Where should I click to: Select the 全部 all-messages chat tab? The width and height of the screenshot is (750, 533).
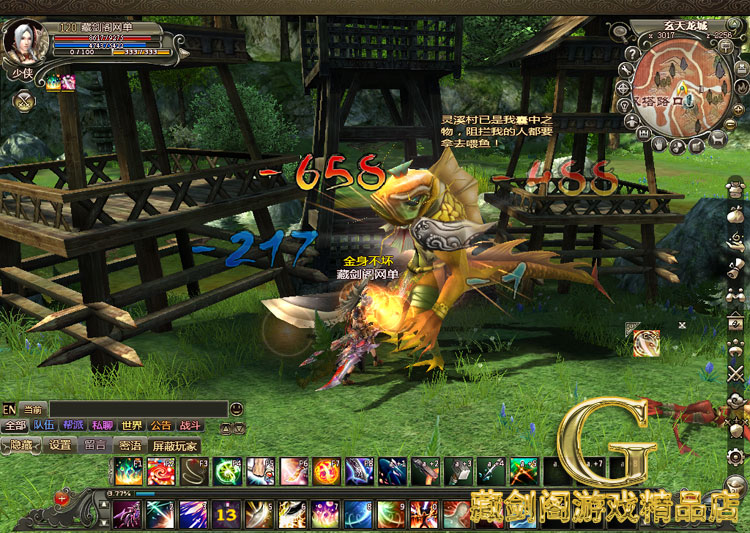[15, 426]
